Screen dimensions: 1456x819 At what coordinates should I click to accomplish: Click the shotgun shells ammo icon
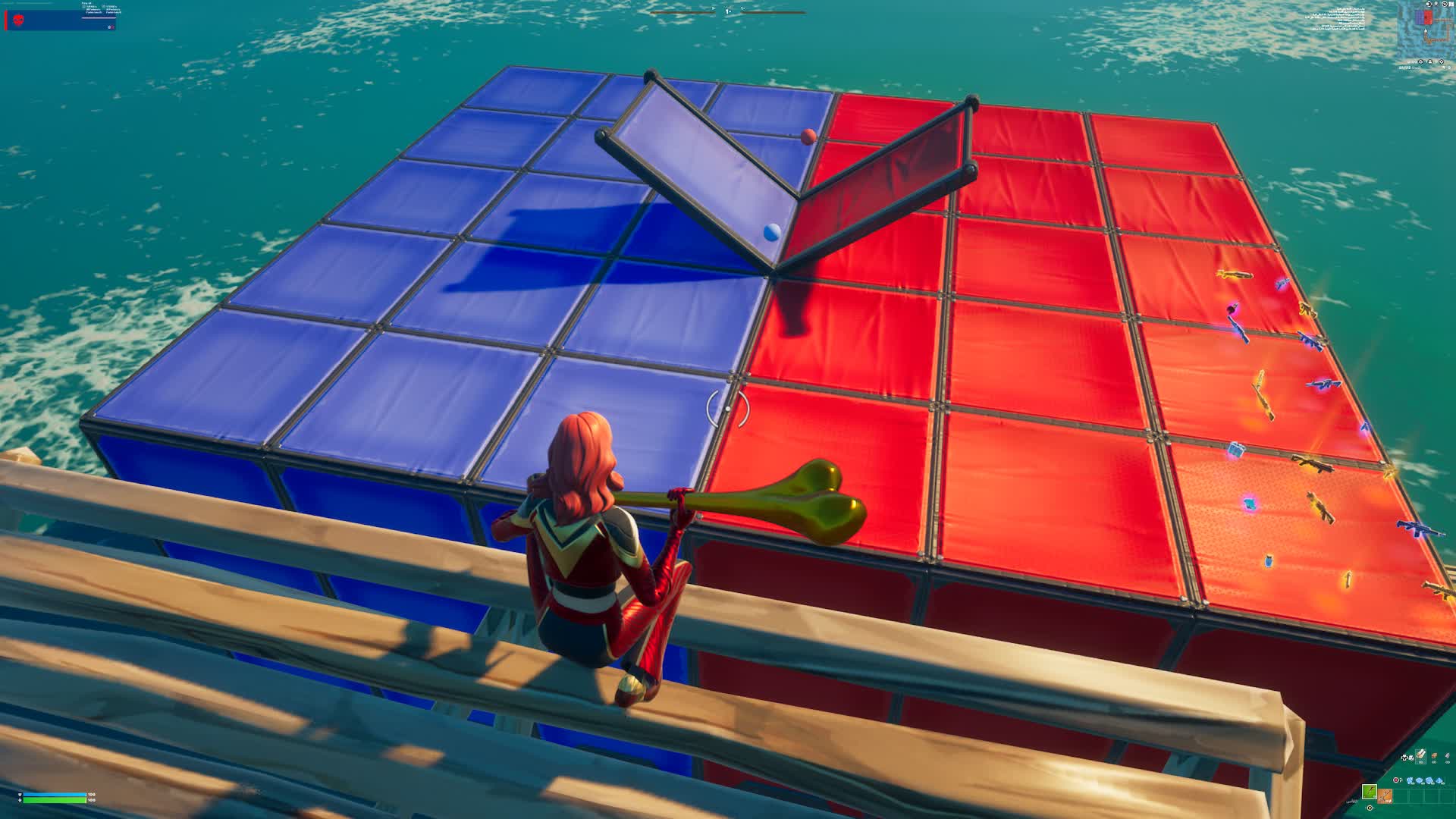[x=1429, y=780]
